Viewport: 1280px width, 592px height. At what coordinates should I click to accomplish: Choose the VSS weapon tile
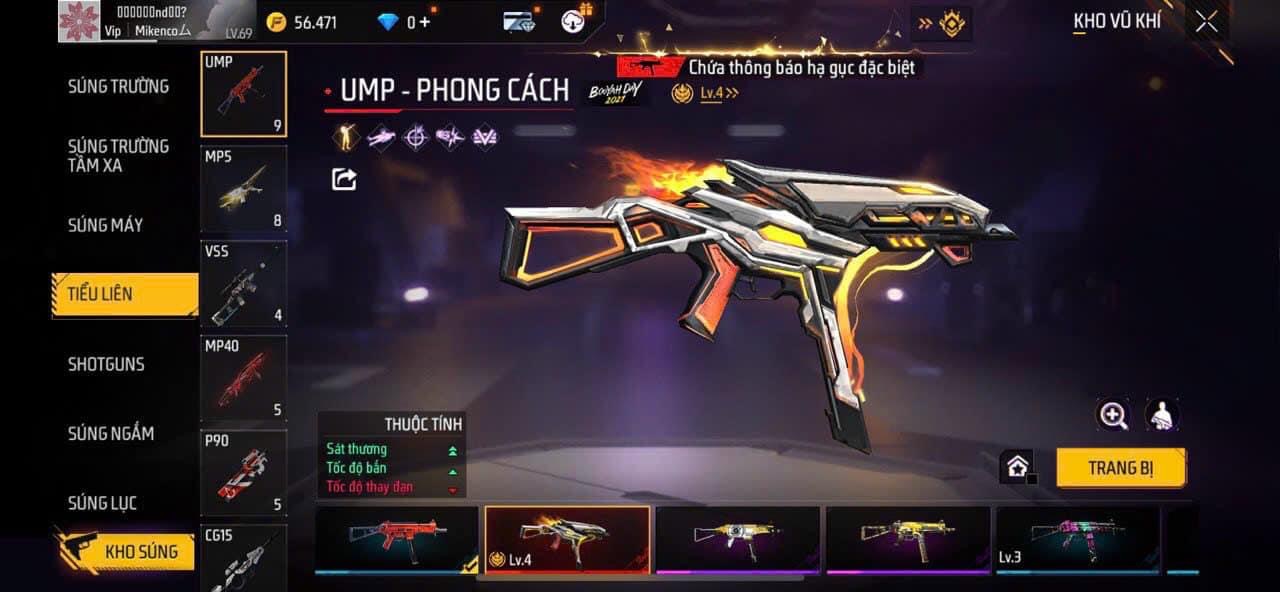tap(243, 284)
